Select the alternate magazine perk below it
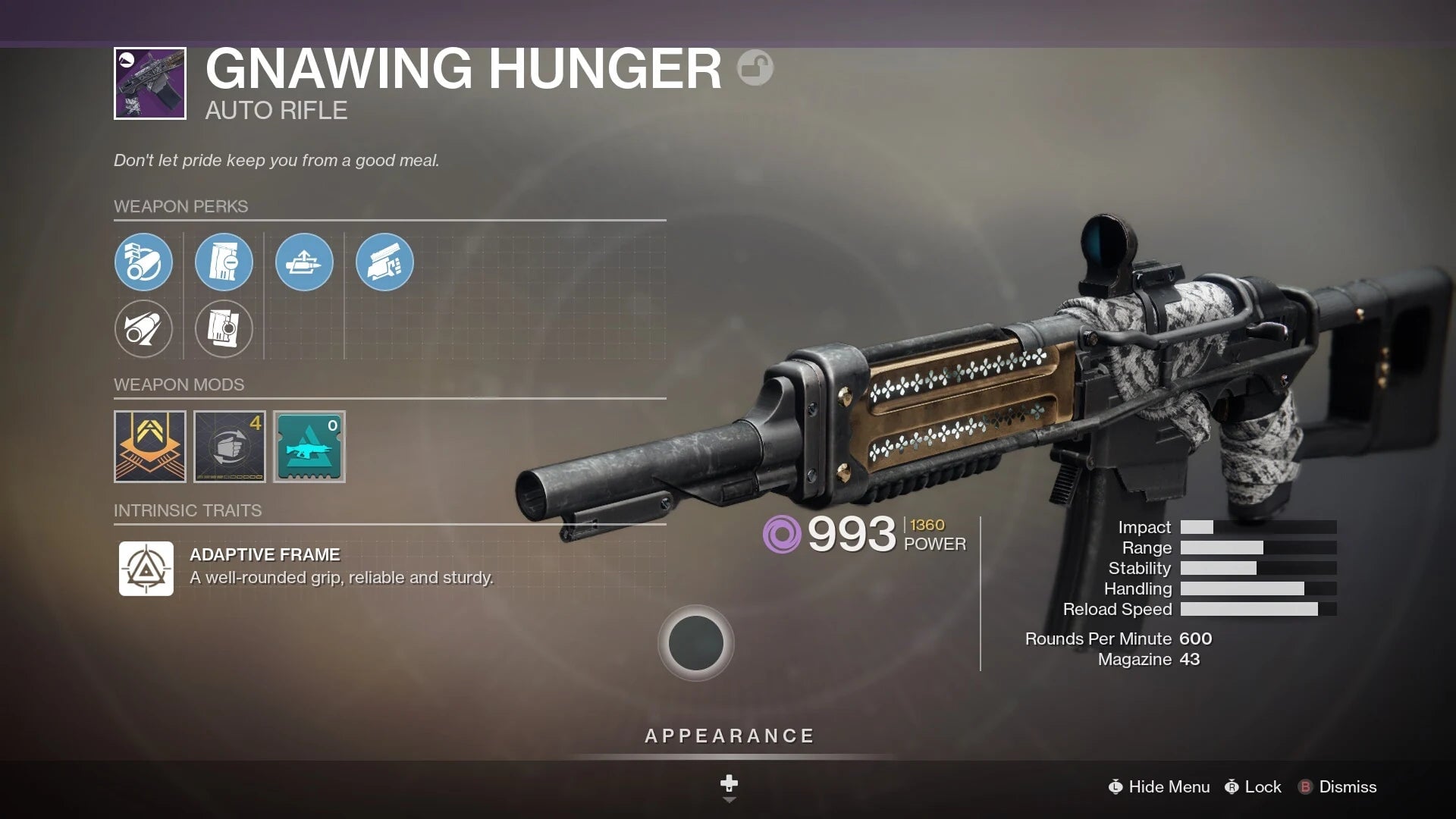 pyautogui.click(x=224, y=329)
